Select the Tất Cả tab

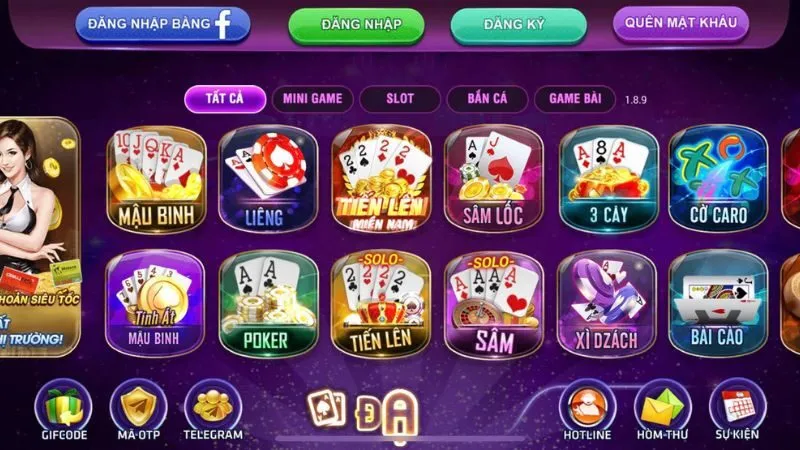tap(226, 99)
